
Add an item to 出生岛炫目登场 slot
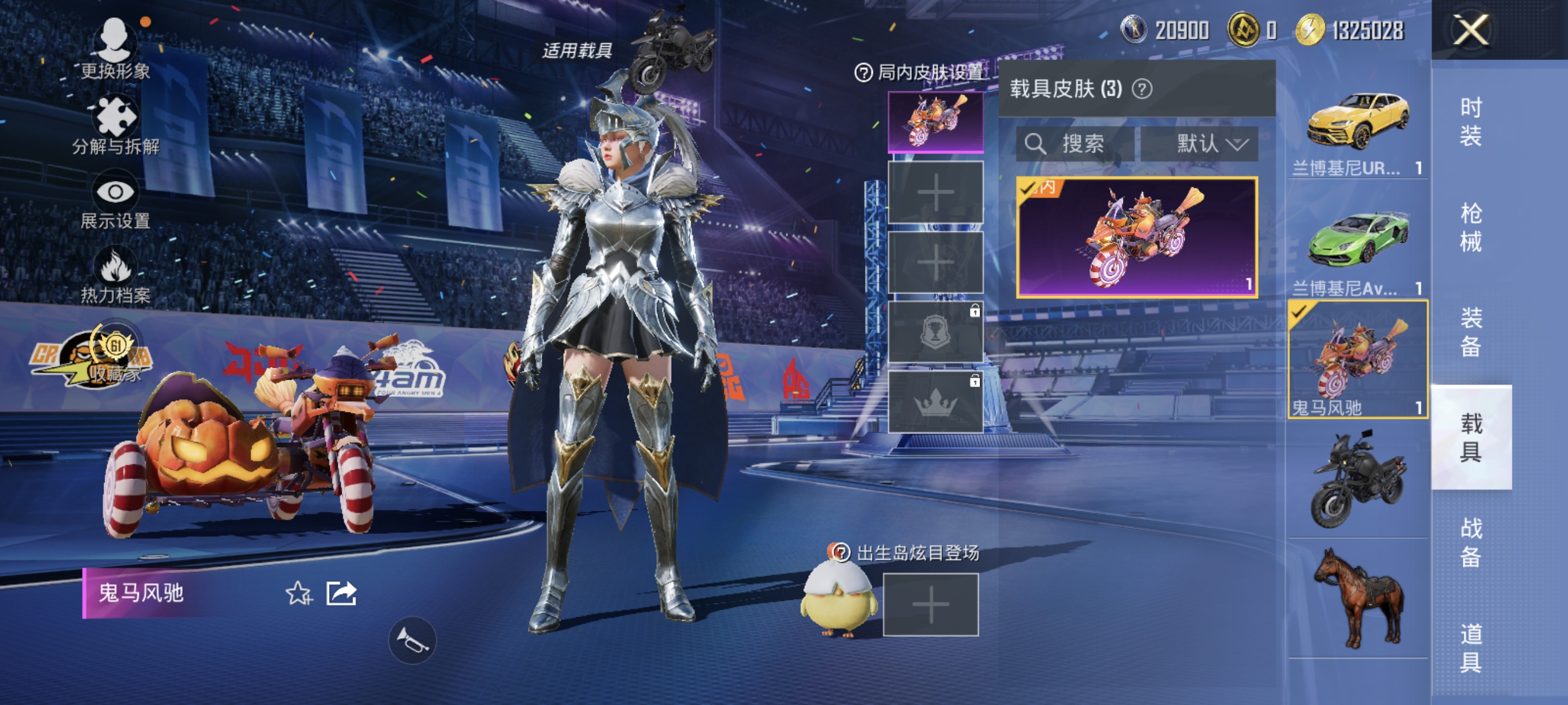point(931,604)
